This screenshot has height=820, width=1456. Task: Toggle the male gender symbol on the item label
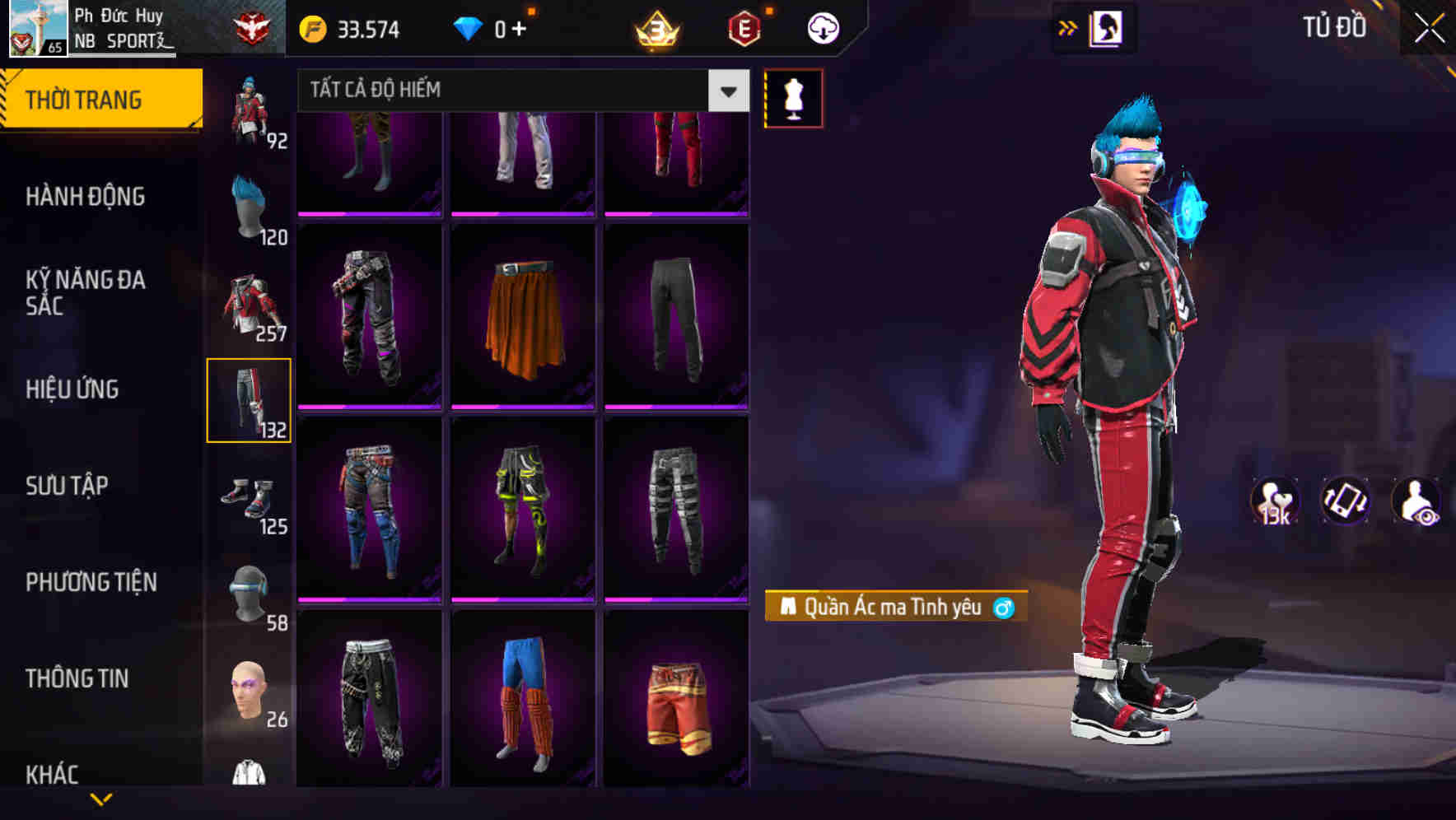pyautogui.click(x=1006, y=607)
